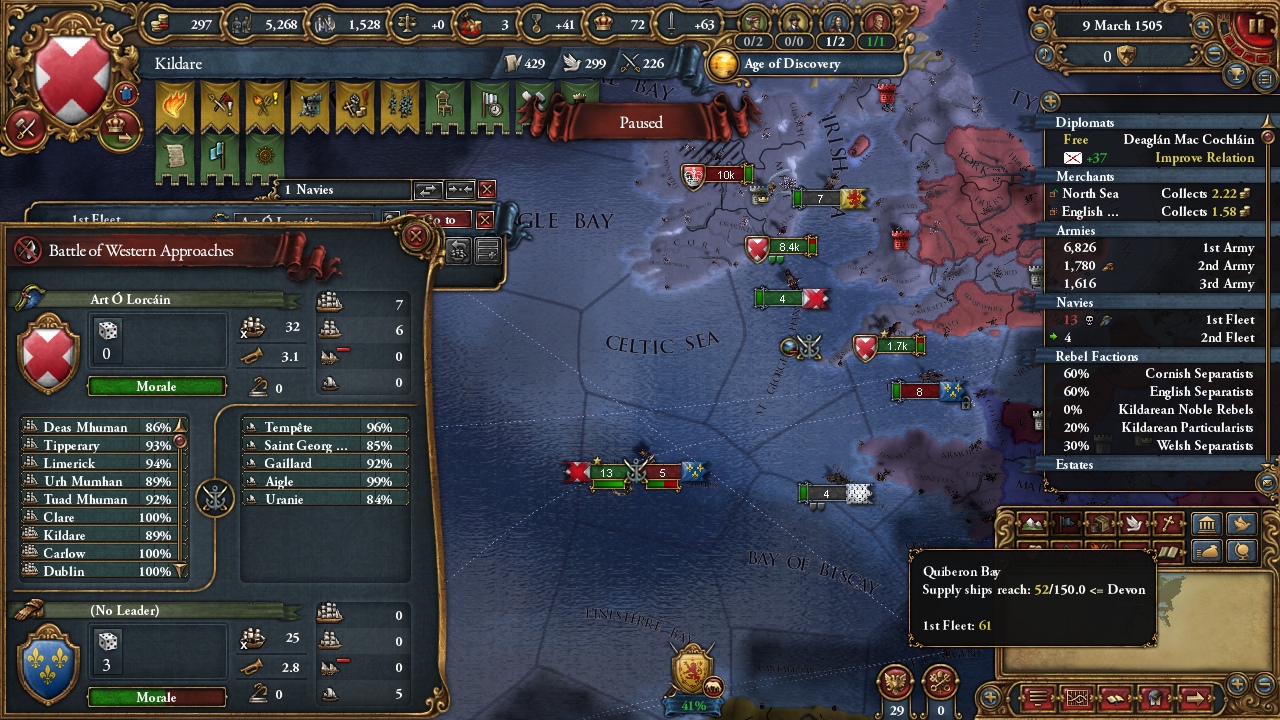This screenshot has width=1280, height=720.
Task: Click the Age of Discovery banner
Action: pos(790,64)
